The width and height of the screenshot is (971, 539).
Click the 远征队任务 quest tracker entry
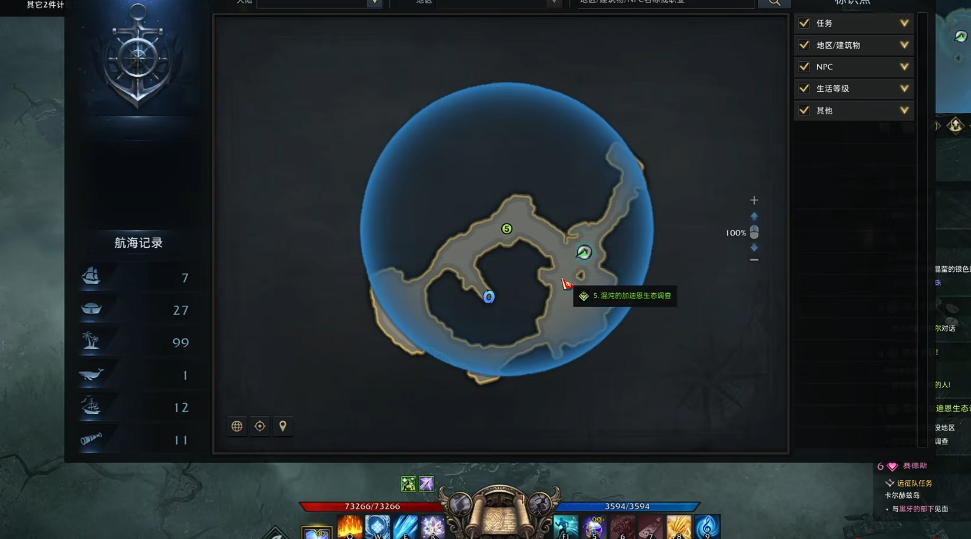coord(915,483)
